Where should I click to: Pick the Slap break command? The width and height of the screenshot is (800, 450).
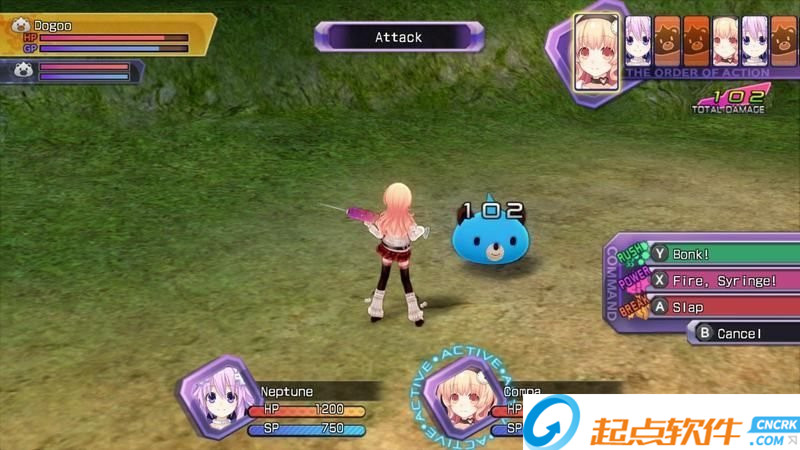[x=720, y=307]
